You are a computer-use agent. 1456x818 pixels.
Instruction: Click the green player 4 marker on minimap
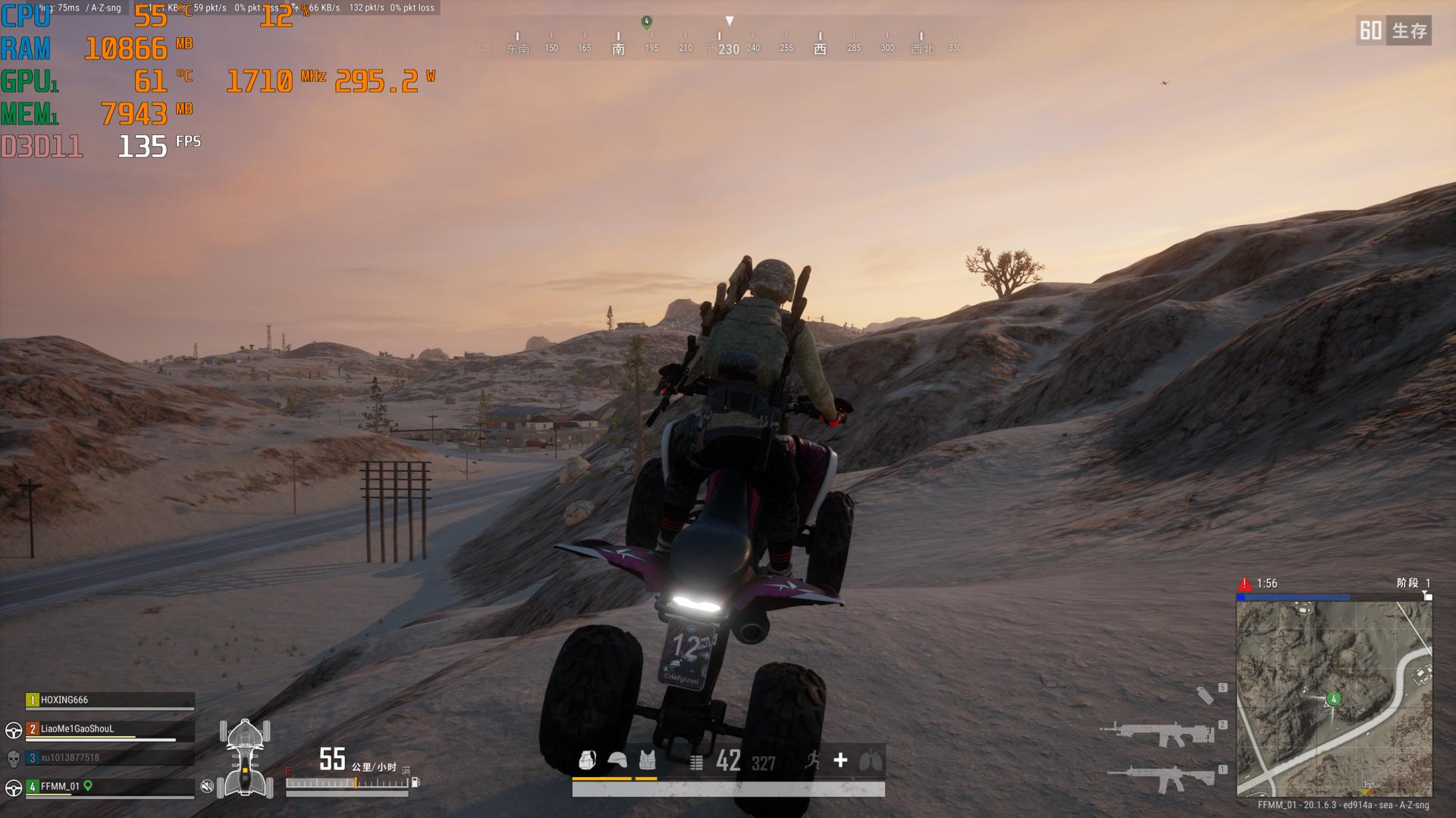click(1333, 699)
